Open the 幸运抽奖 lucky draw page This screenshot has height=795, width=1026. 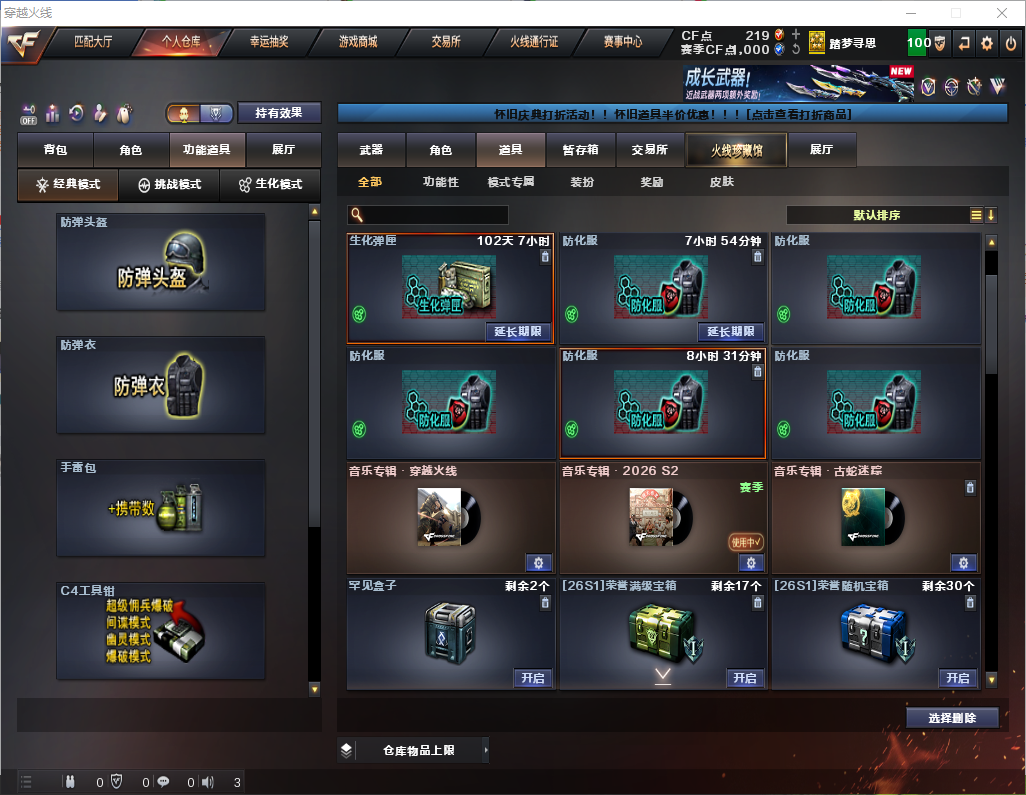point(269,43)
